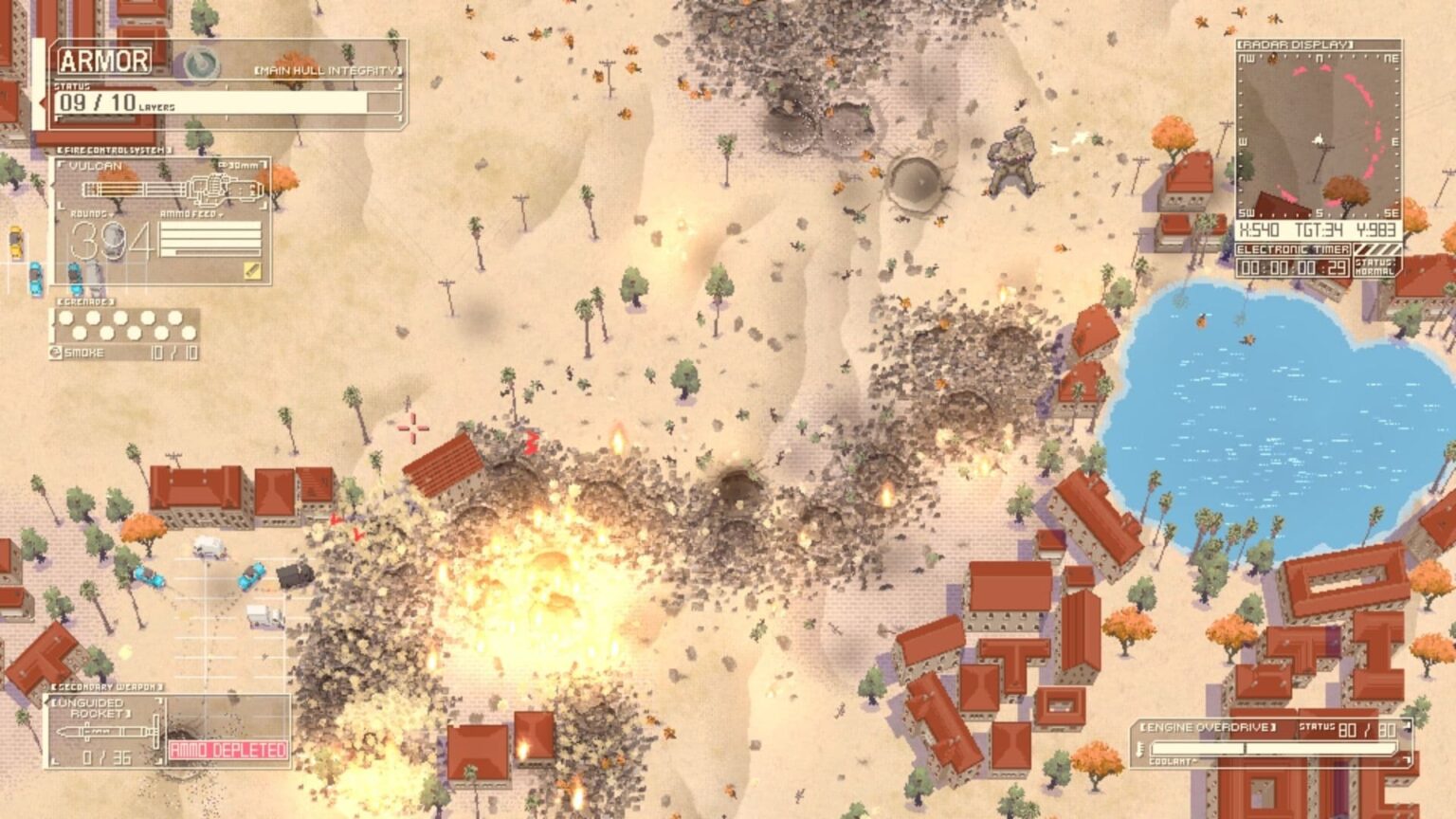The image size is (1456, 819).
Task: Click the yellow shell icon in ammo panel
Action: pyautogui.click(x=252, y=268)
